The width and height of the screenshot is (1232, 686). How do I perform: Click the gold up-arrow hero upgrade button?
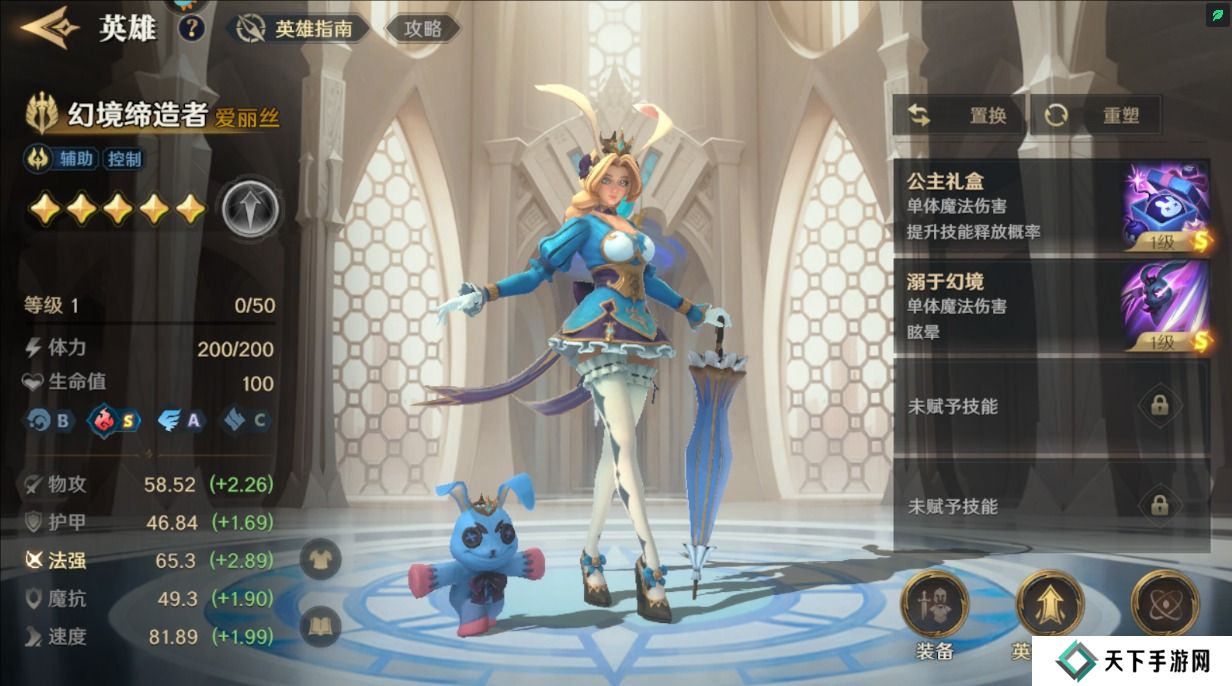[x=1049, y=603]
